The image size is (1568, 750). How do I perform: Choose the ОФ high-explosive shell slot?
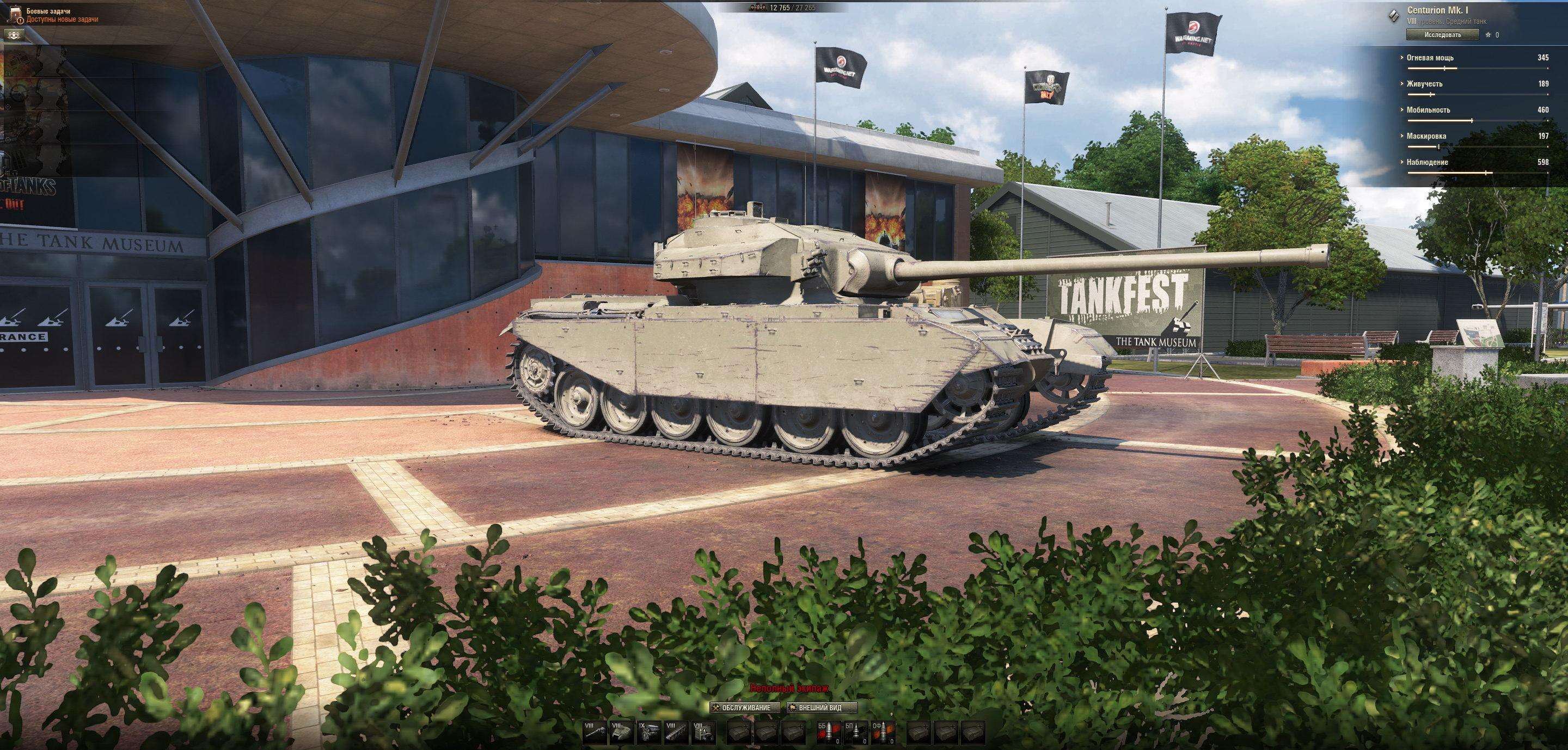(883, 733)
